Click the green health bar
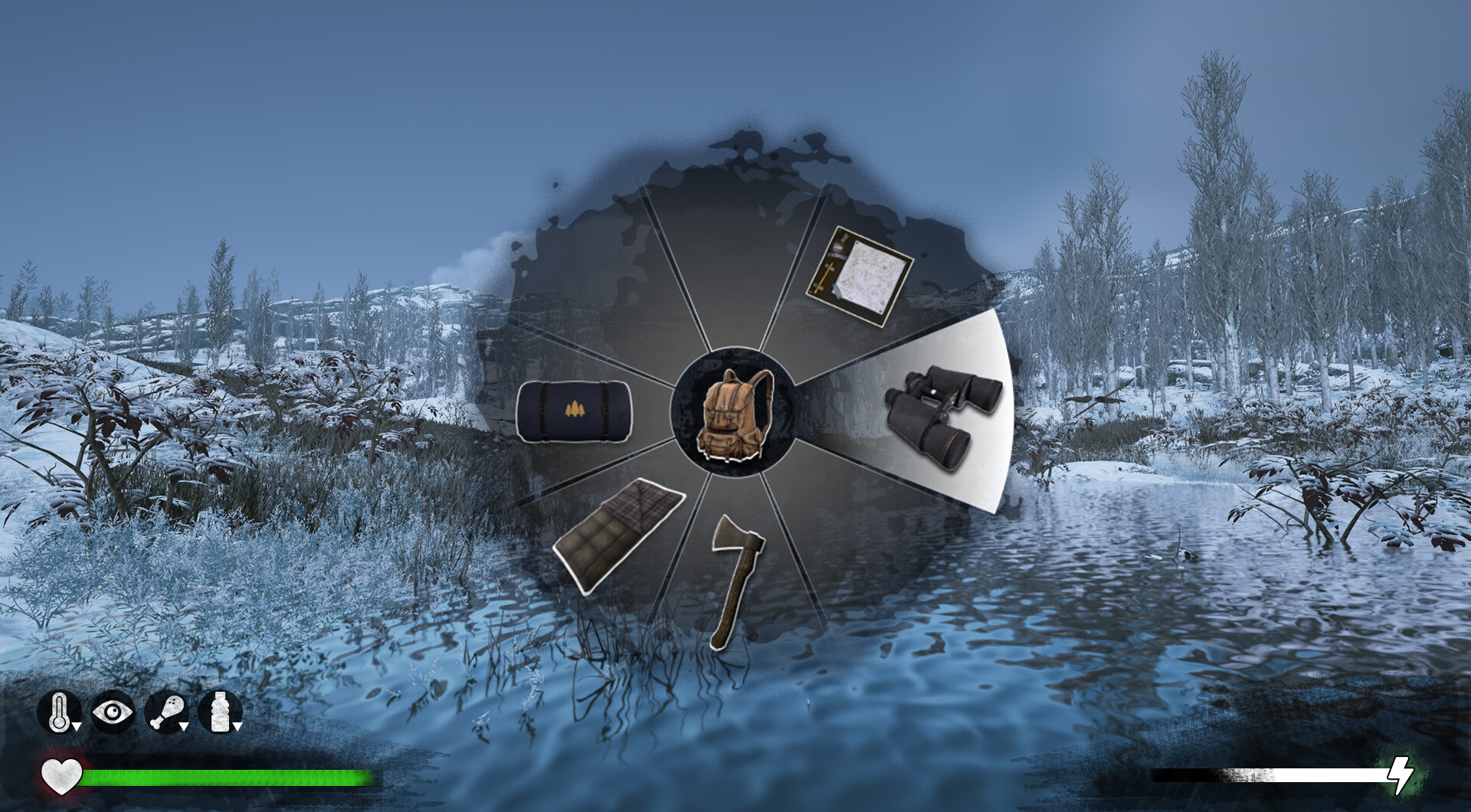1471x812 pixels. pos(230,776)
